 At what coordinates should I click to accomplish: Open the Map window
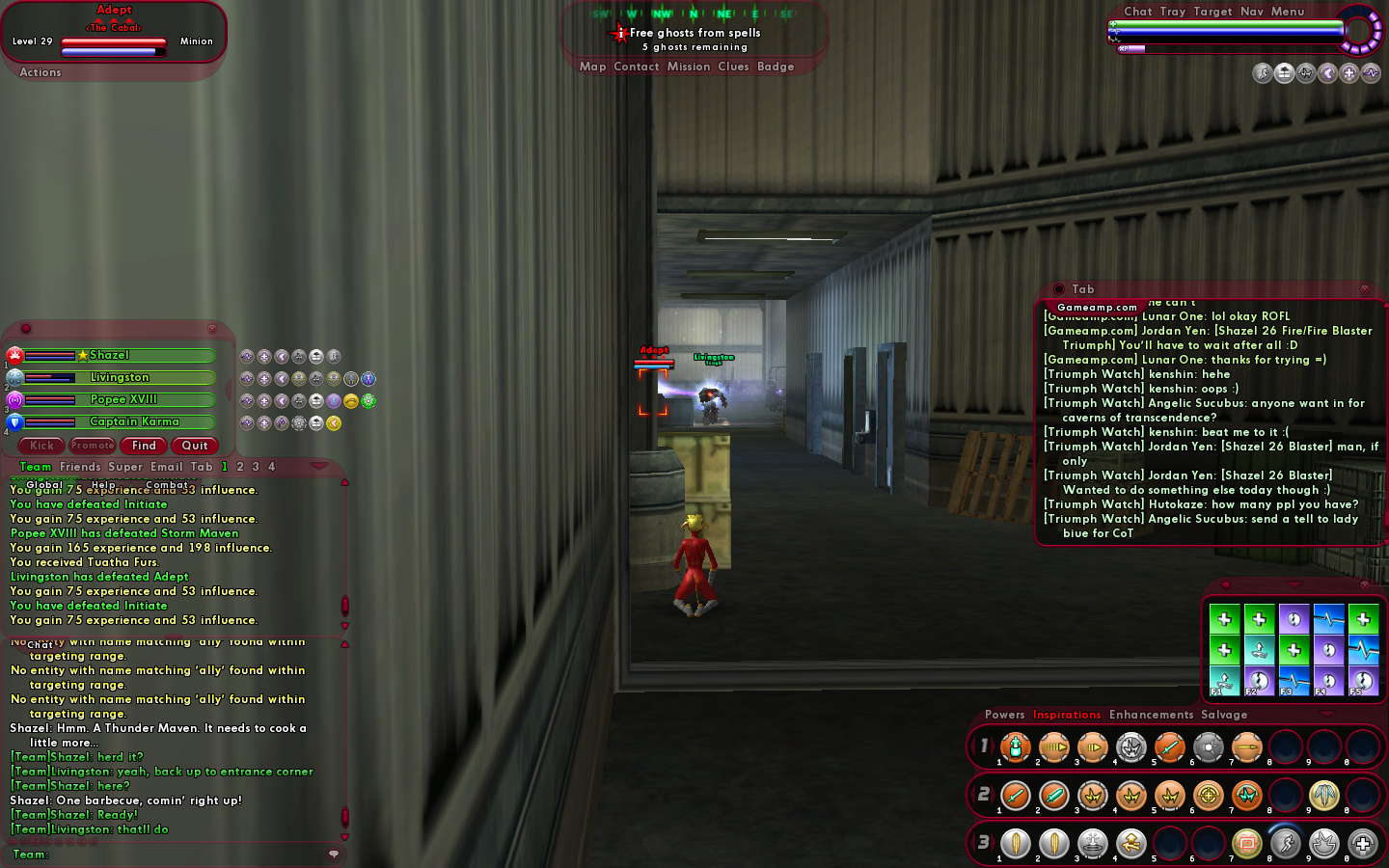[592, 67]
